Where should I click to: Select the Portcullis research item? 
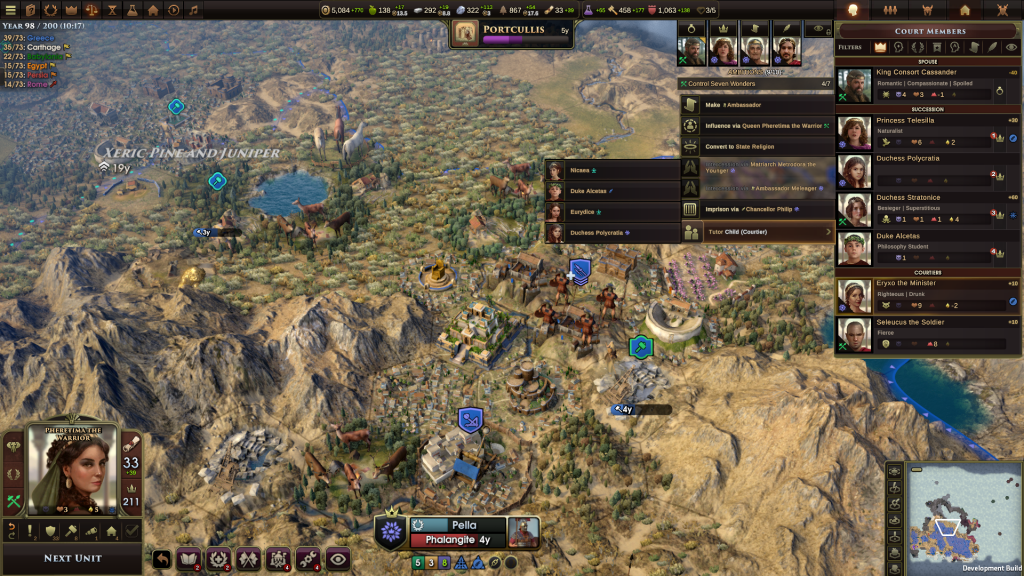[512, 31]
